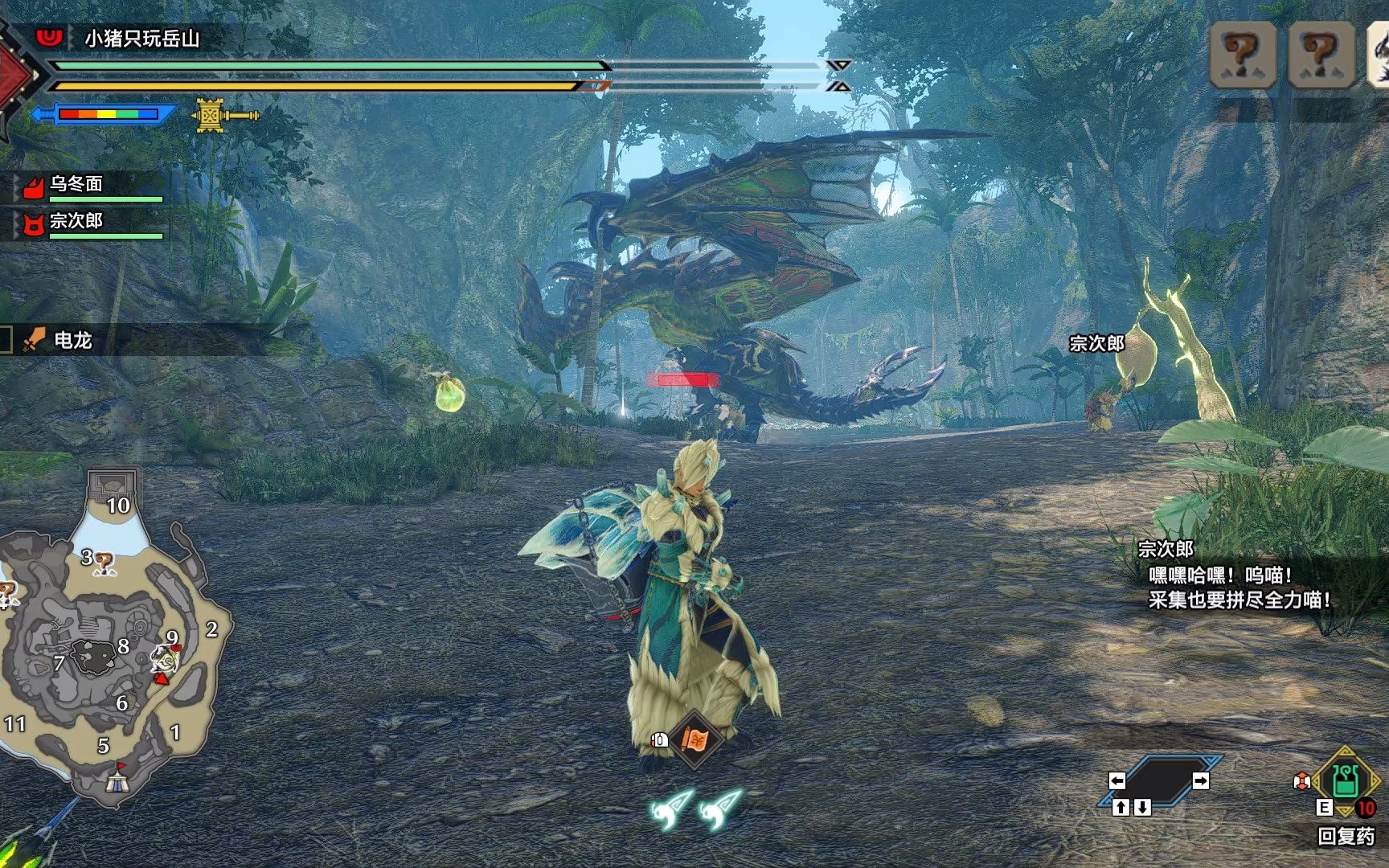This screenshot has height=868, width=1389.
Task: Click player name 小猪只玩岳山
Action: pyautogui.click(x=142, y=38)
